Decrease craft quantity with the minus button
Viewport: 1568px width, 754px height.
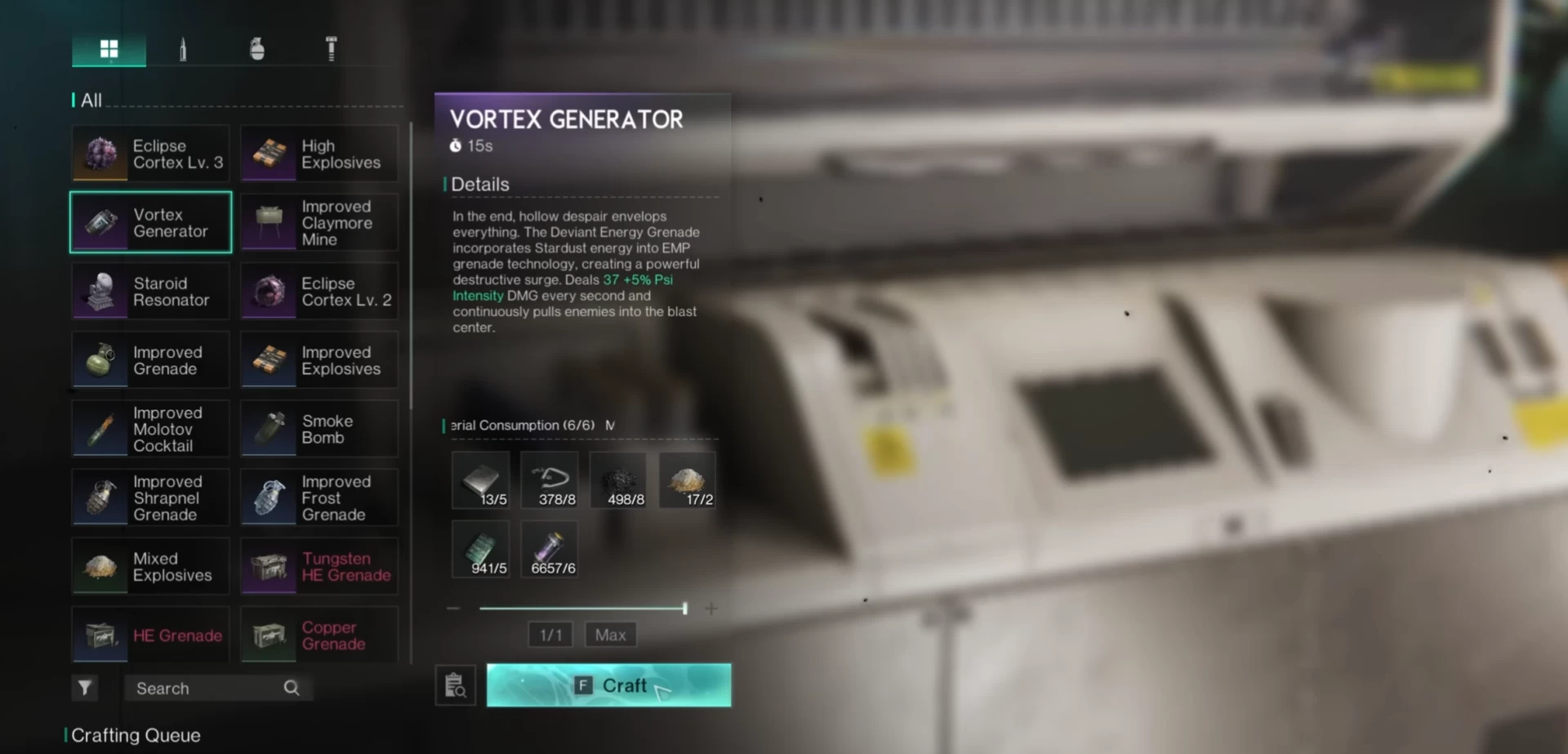coord(453,609)
